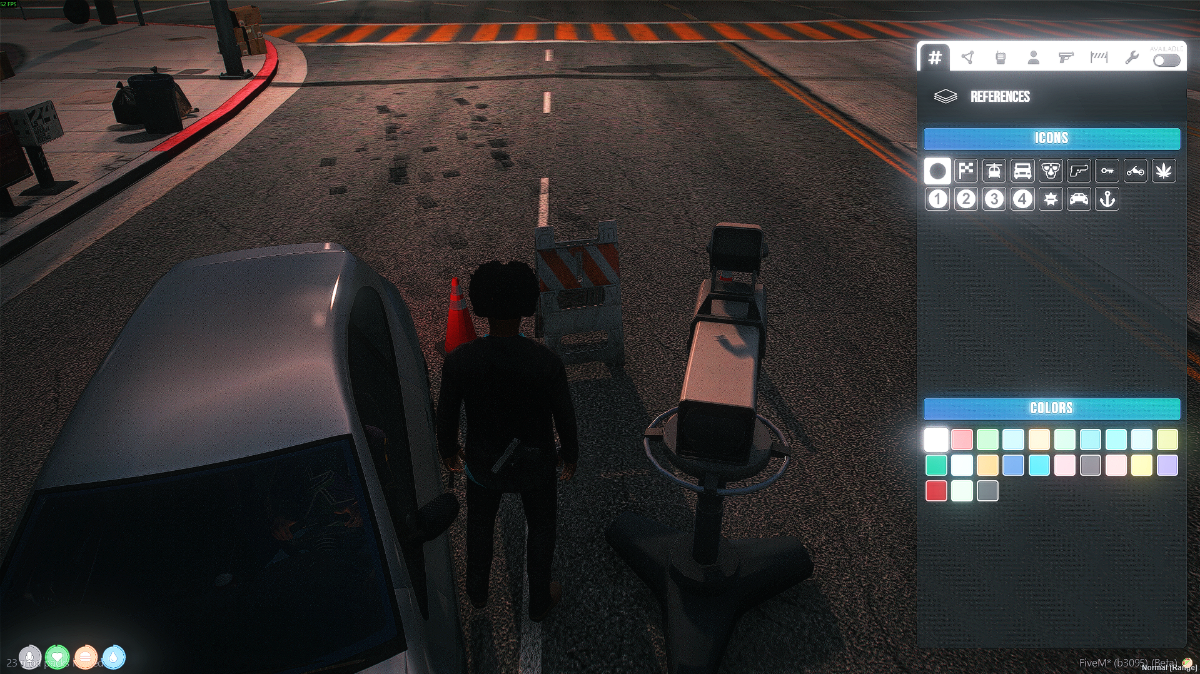The image size is (1200, 674).
Task: Select the sheriff badge reference icon
Action: tap(1050, 199)
